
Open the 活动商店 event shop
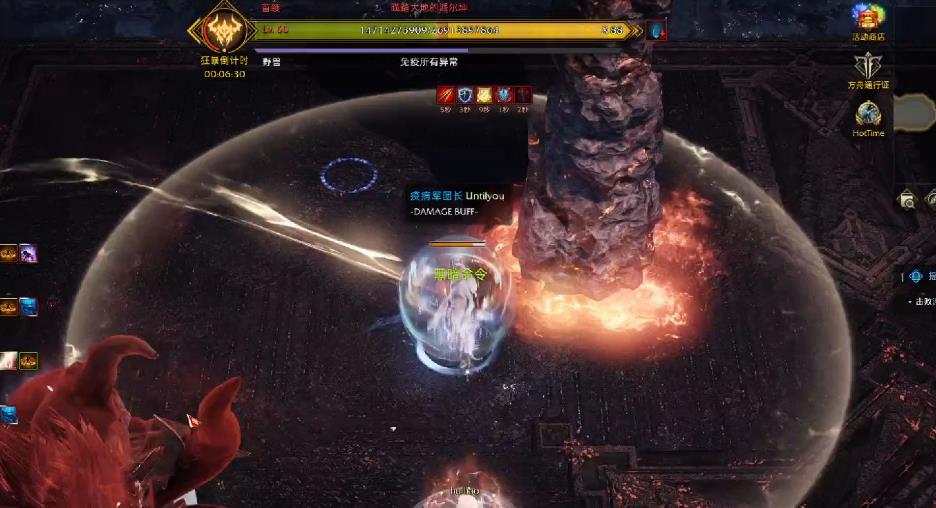coord(867,17)
